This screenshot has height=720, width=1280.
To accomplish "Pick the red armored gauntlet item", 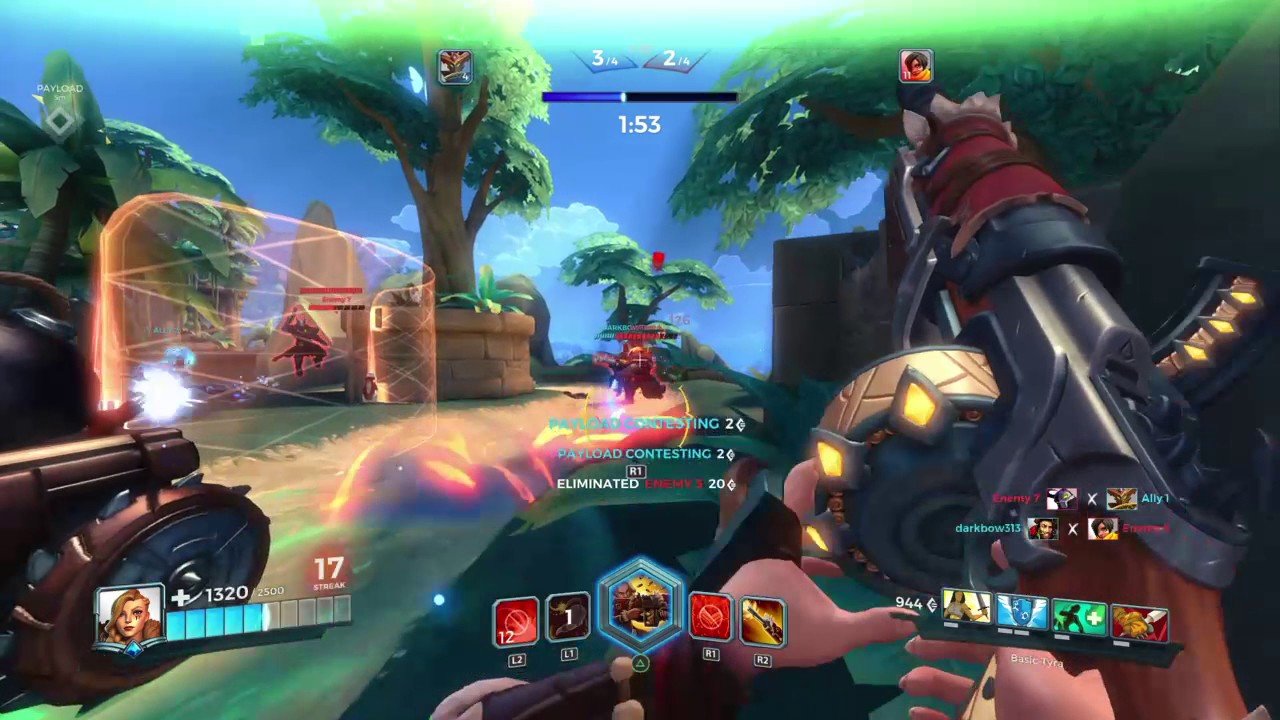I will [1139, 622].
